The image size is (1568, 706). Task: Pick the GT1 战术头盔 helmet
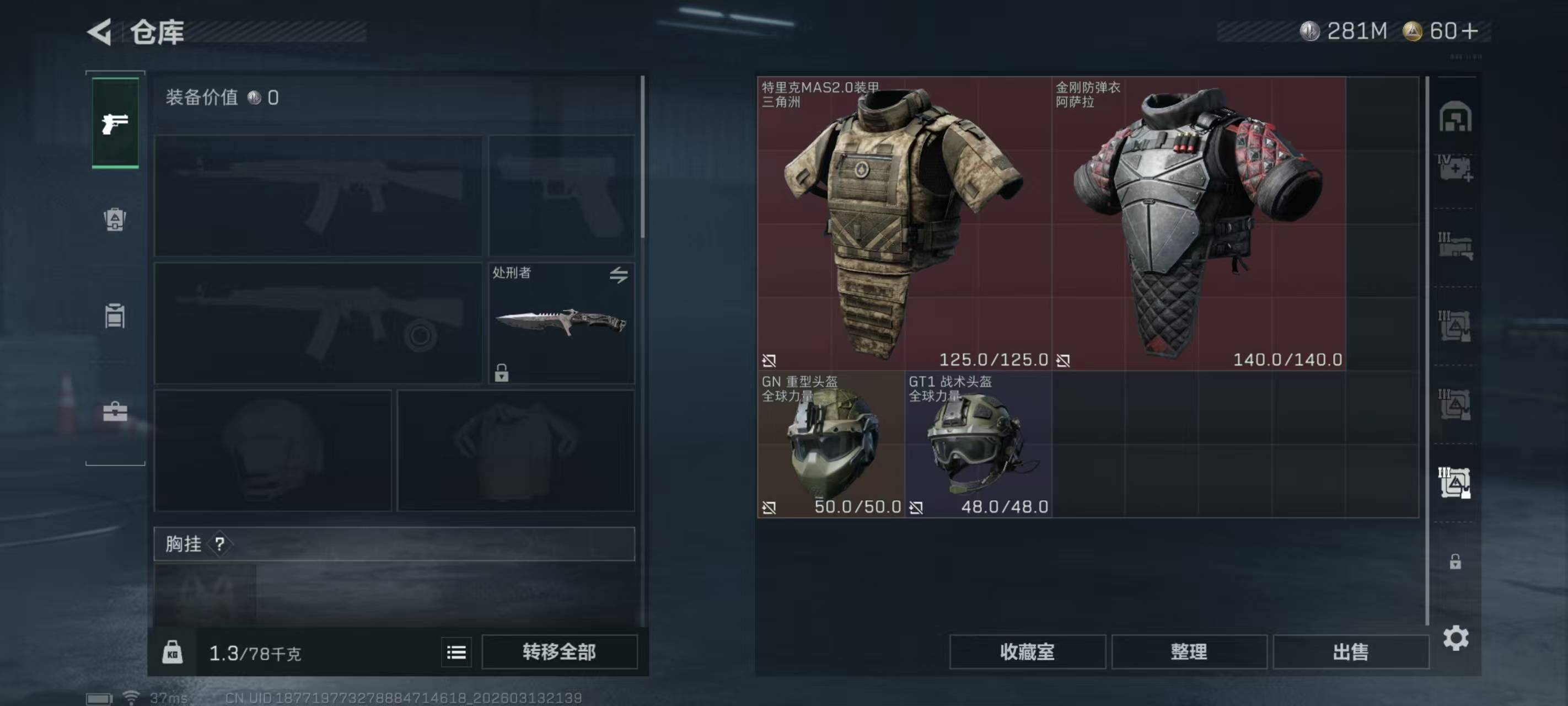978,445
